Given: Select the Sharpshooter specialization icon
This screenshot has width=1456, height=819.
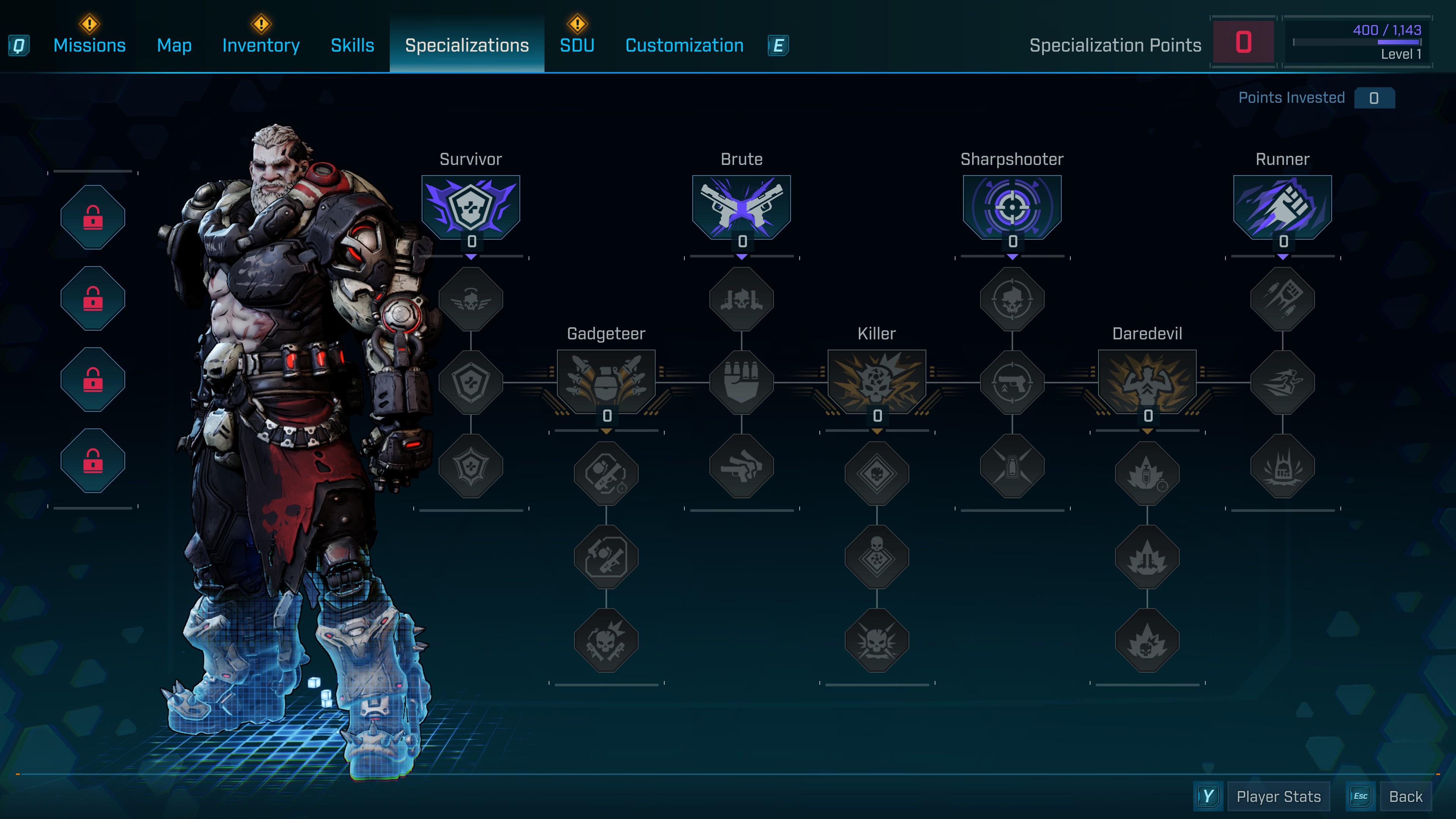Looking at the screenshot, I should tap(1012, 206).
